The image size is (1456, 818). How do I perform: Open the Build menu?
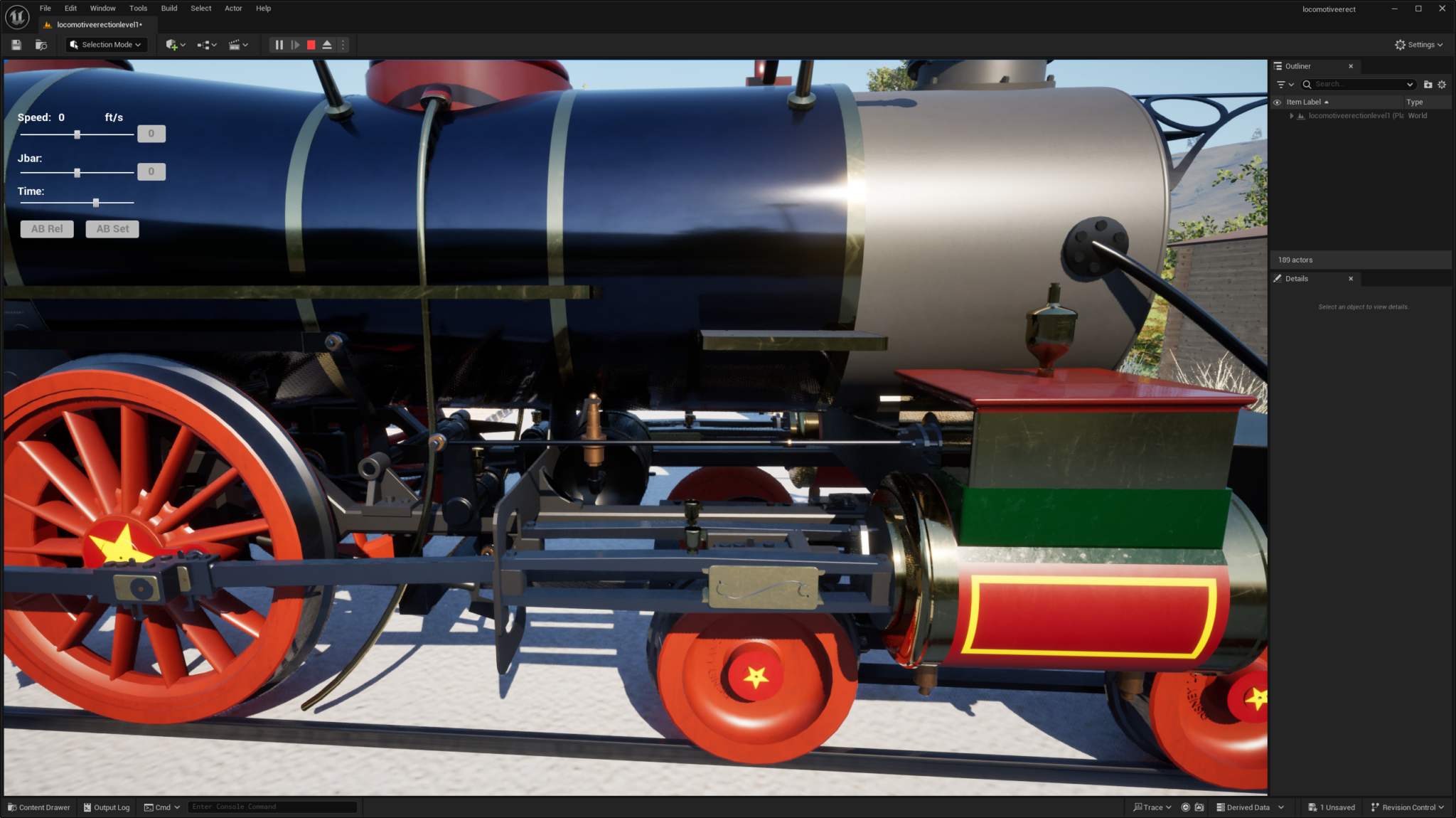click(x=168, y=8)
